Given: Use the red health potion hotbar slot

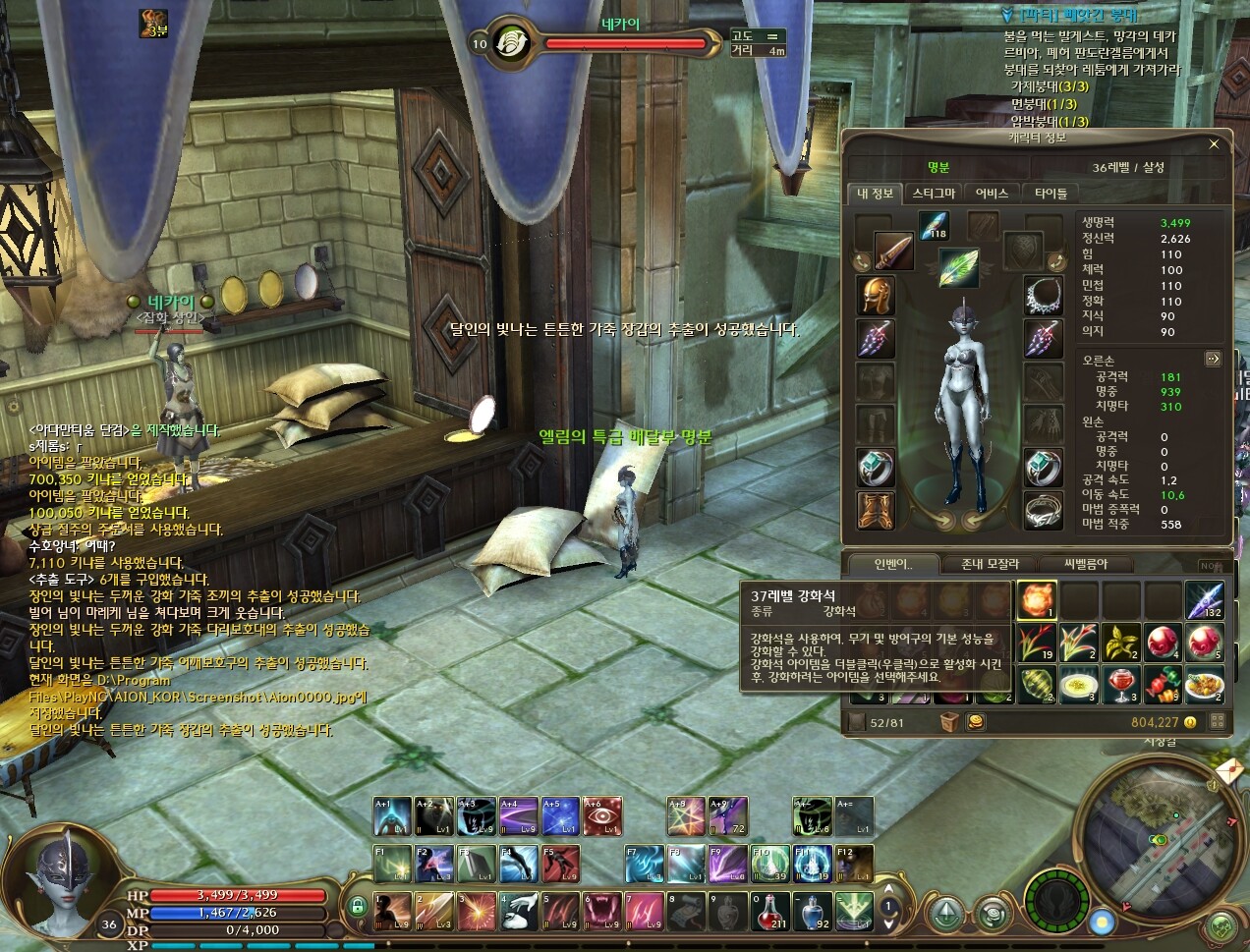Looking at the screenshot, I should click(x=769, y=911).
